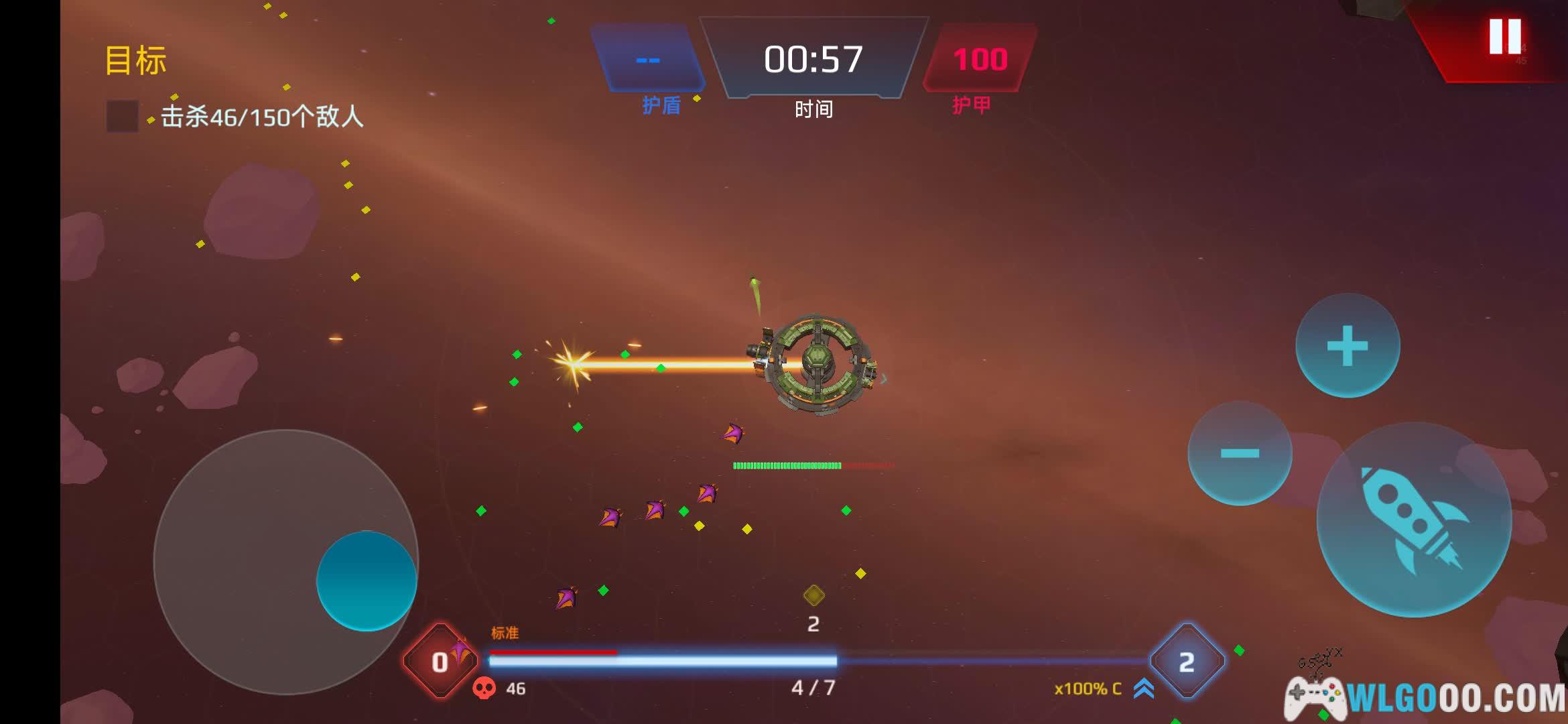1568x724 pixels.
Task: Tap the plus zoom button
Action: tap(1347, 346)
